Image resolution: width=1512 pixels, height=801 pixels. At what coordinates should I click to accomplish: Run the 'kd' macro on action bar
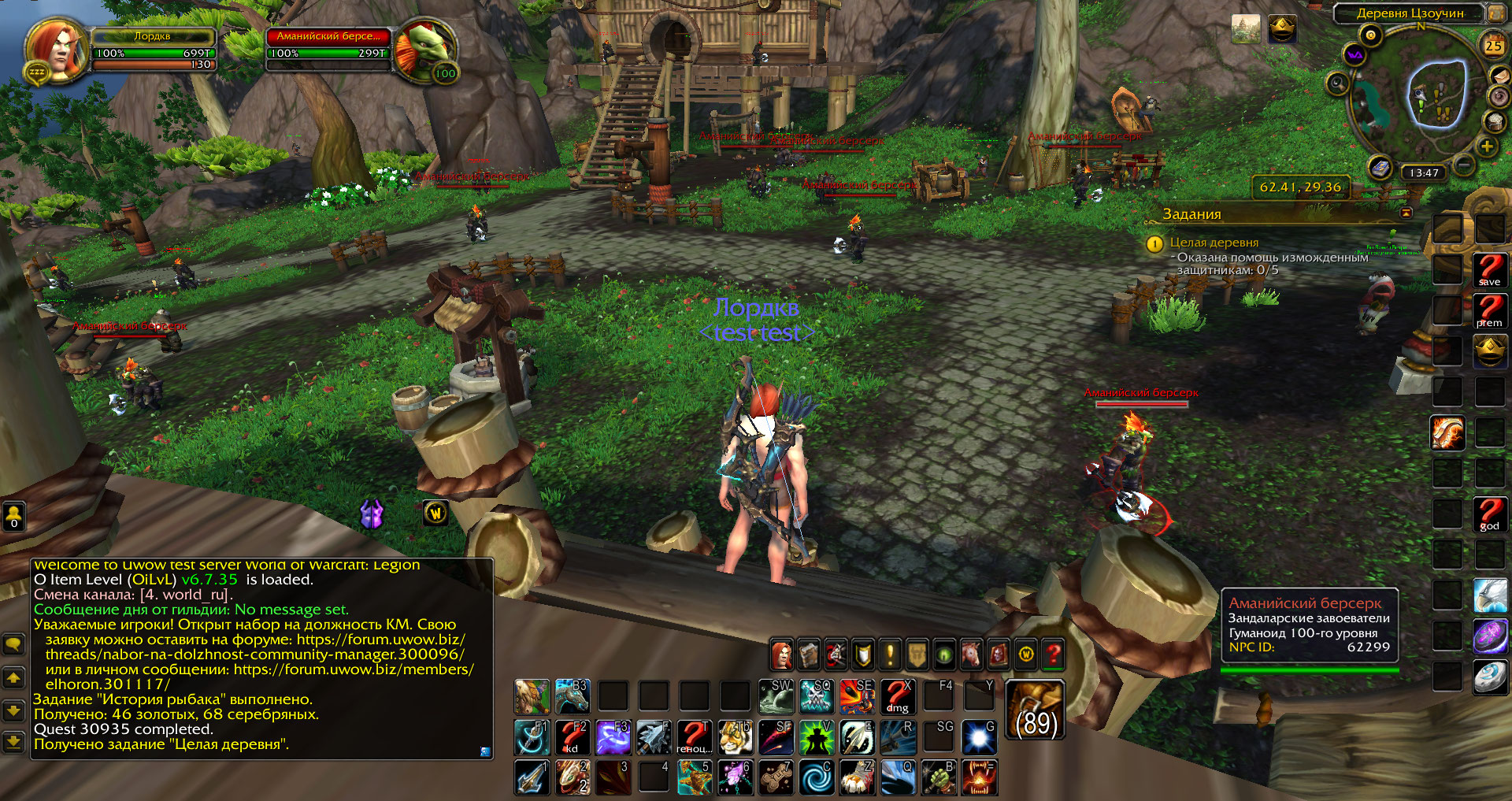point(573,737)
